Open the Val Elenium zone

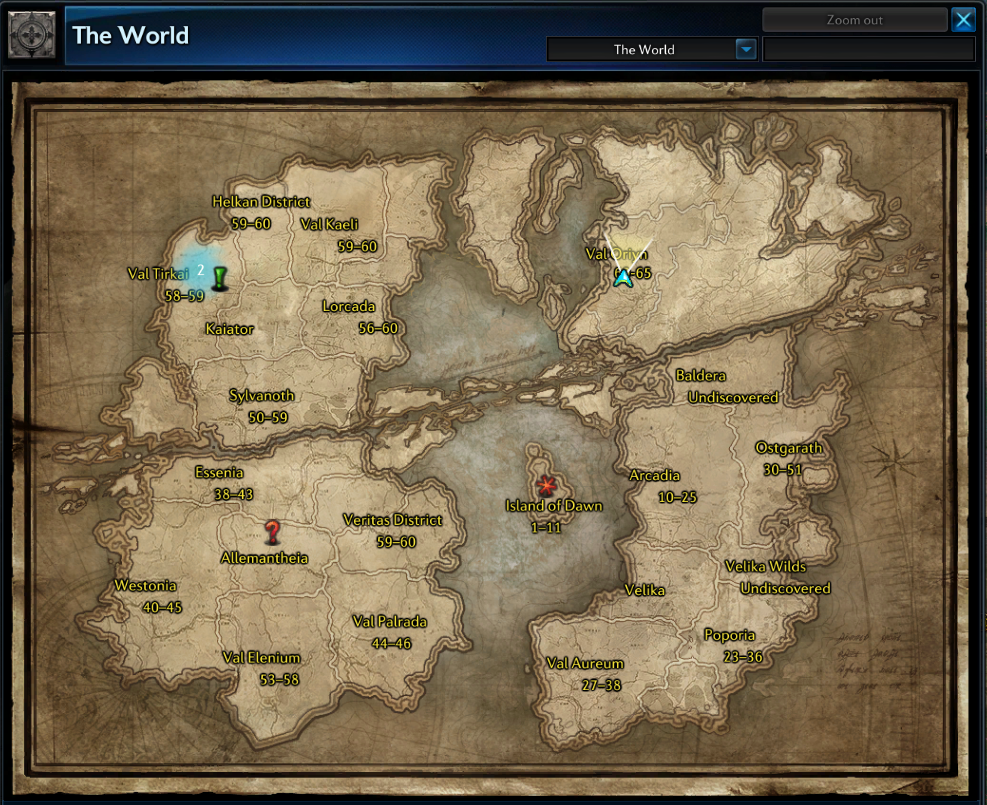262,658
